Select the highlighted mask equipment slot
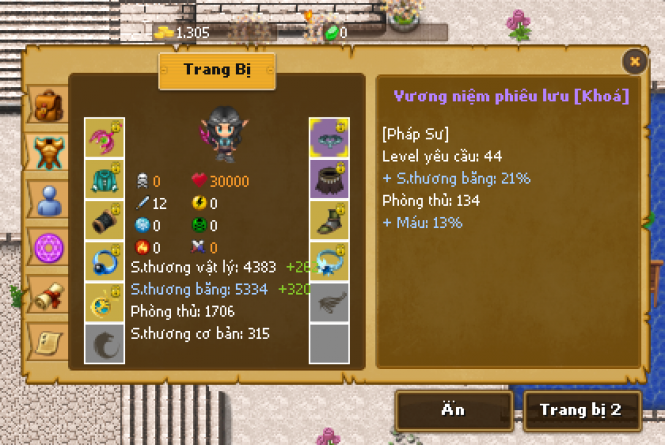 [329, 137]
